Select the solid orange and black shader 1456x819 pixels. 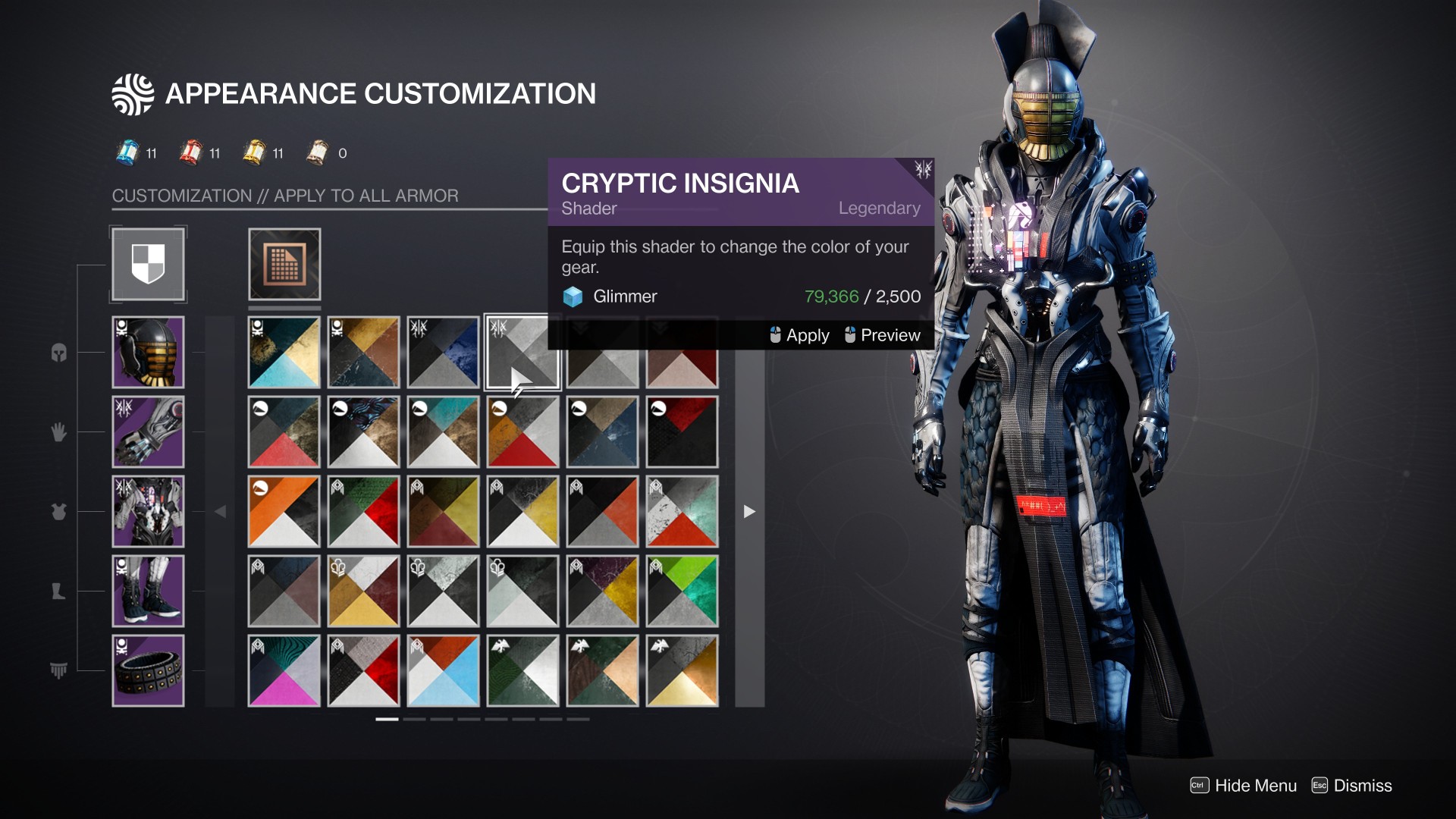284,512
